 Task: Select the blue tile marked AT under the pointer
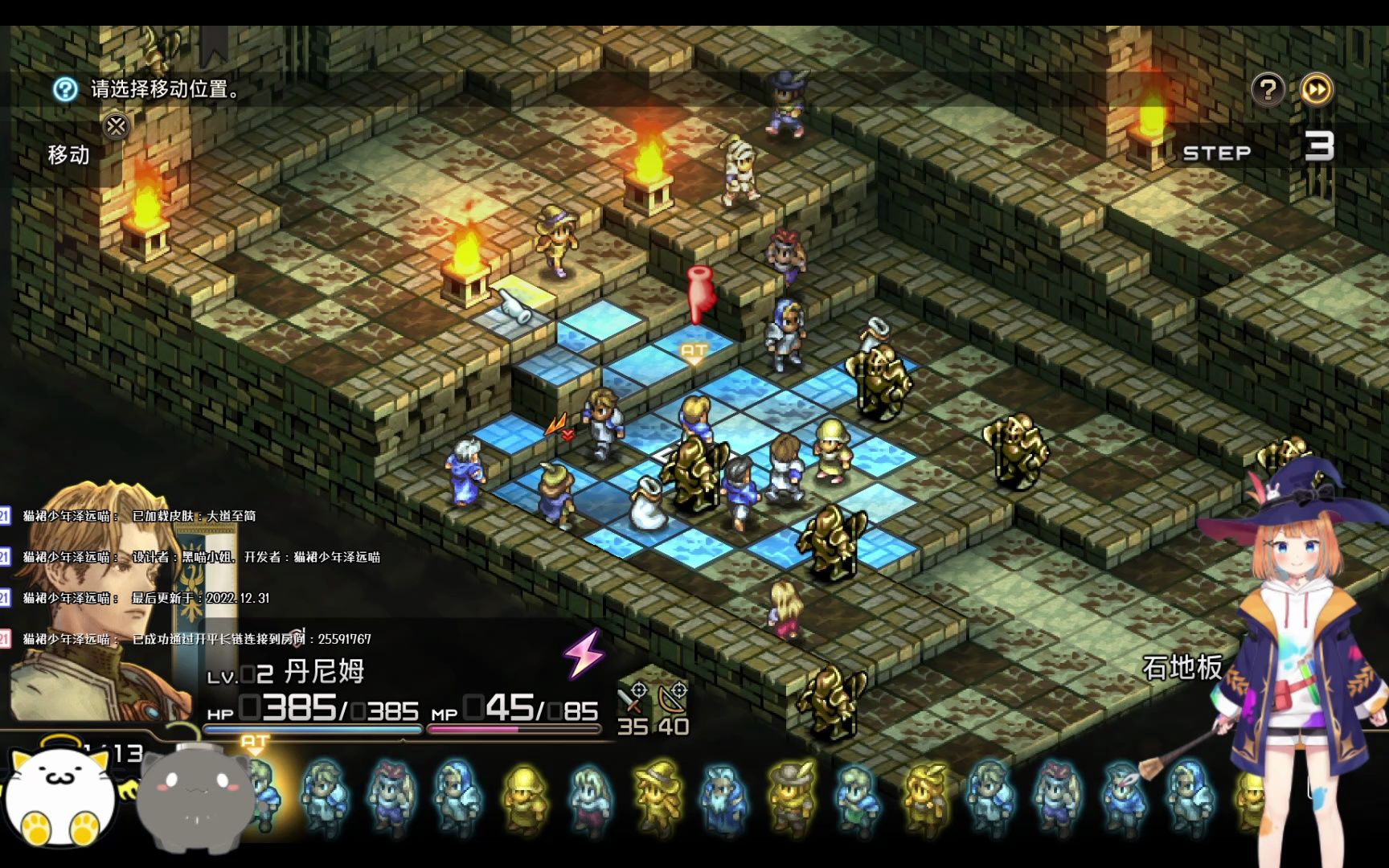pos(693,352)
